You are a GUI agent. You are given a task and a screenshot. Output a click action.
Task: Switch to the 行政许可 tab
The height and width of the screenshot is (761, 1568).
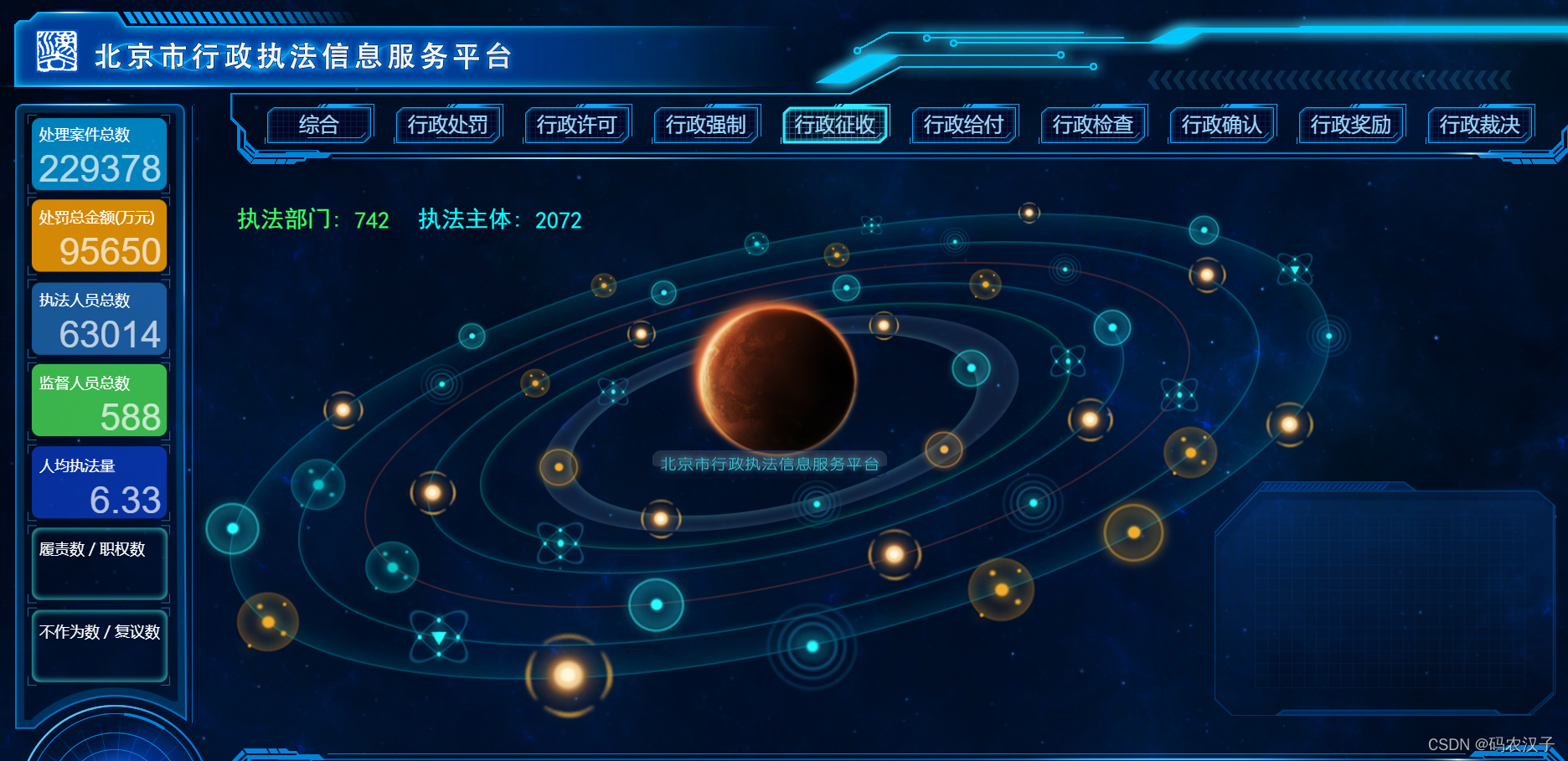tap(577, 125)
